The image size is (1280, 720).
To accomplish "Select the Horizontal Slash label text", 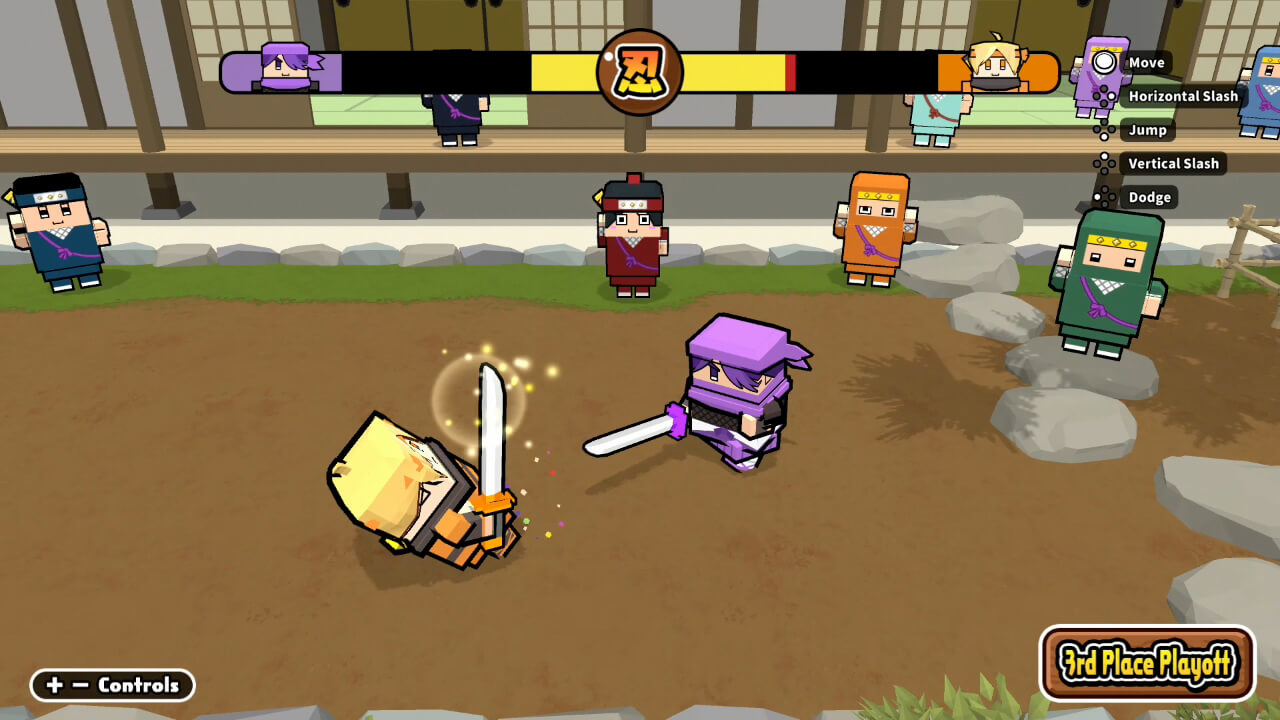I will coord(1184,96).
